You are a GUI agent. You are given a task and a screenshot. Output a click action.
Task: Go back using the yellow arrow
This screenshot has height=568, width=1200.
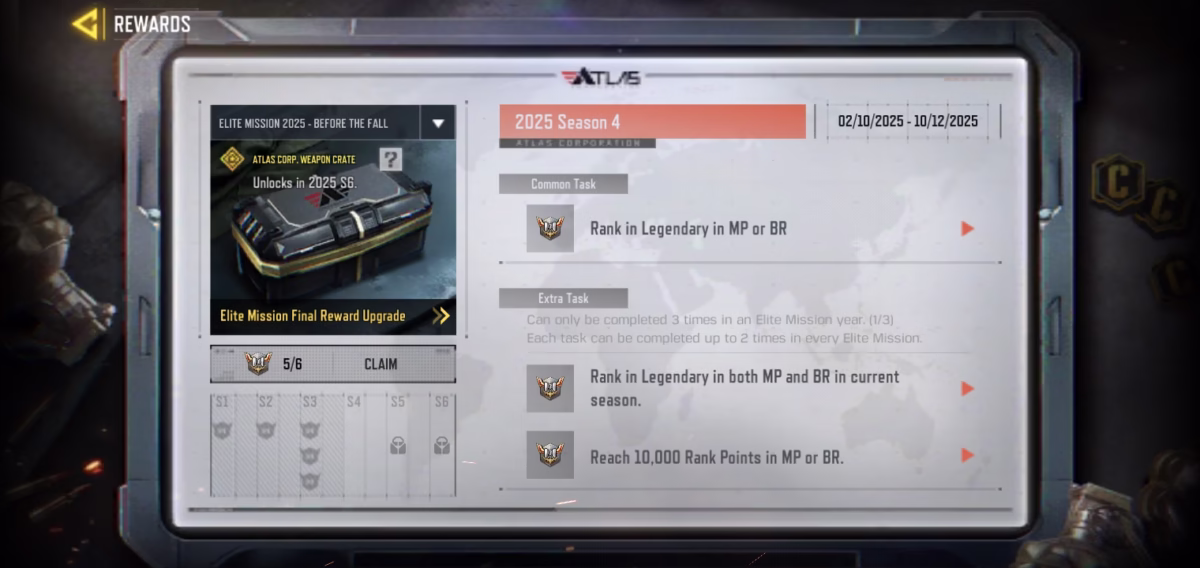(86, 23)
